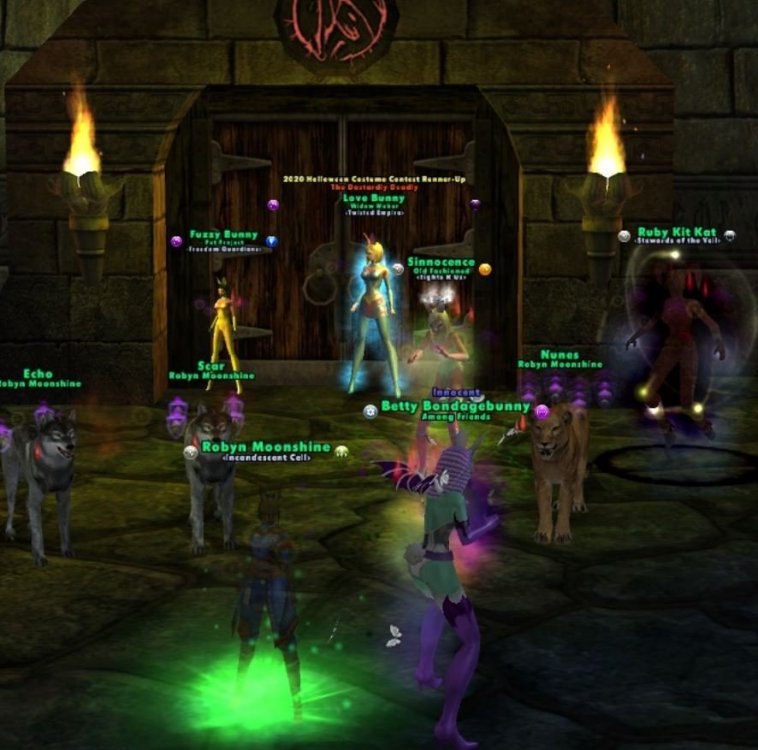Click the Sinnocence name tag
The image size is (758, 750).
(x=441, y=263)
